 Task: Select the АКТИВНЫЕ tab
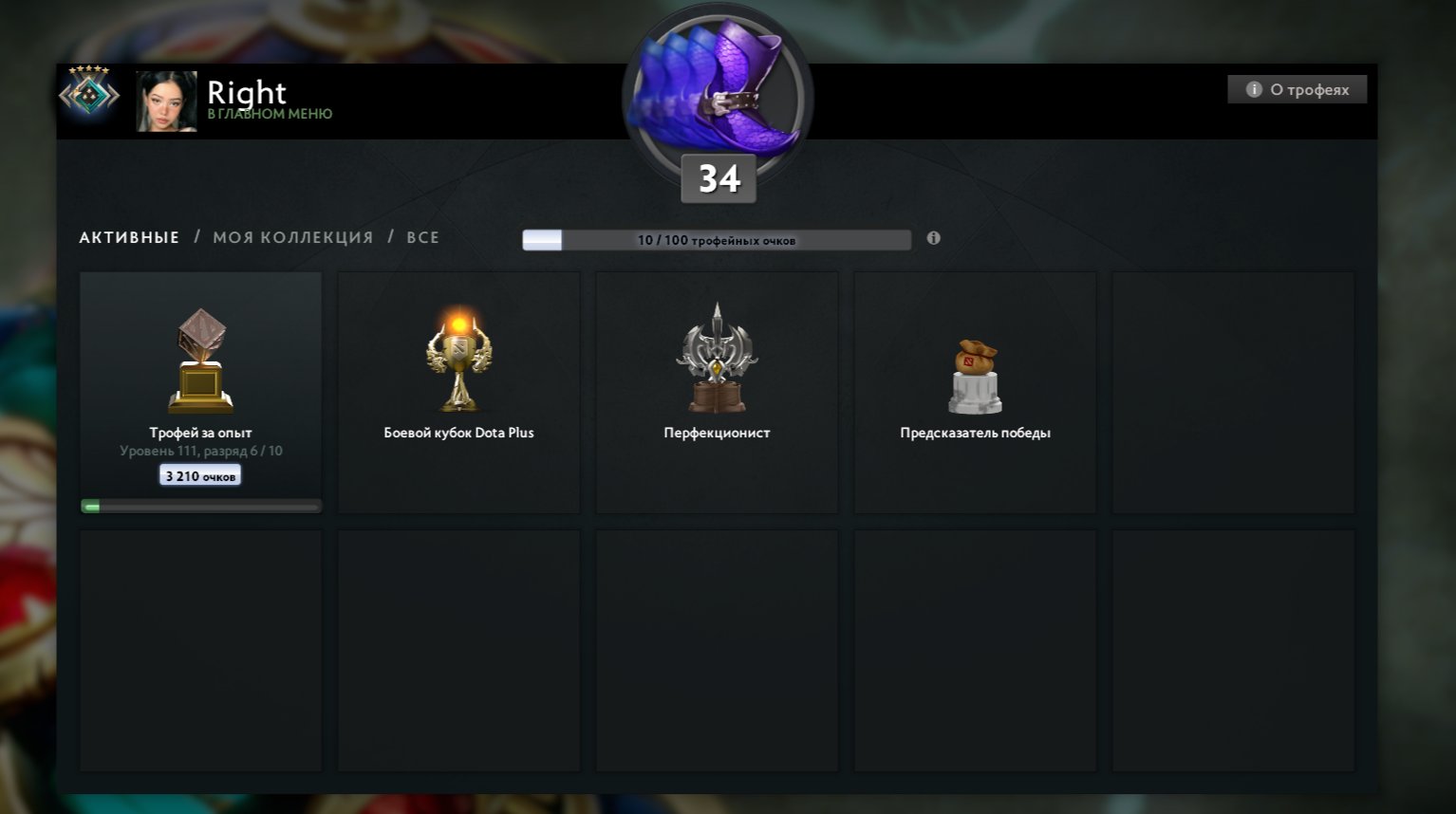coord(129,237)
